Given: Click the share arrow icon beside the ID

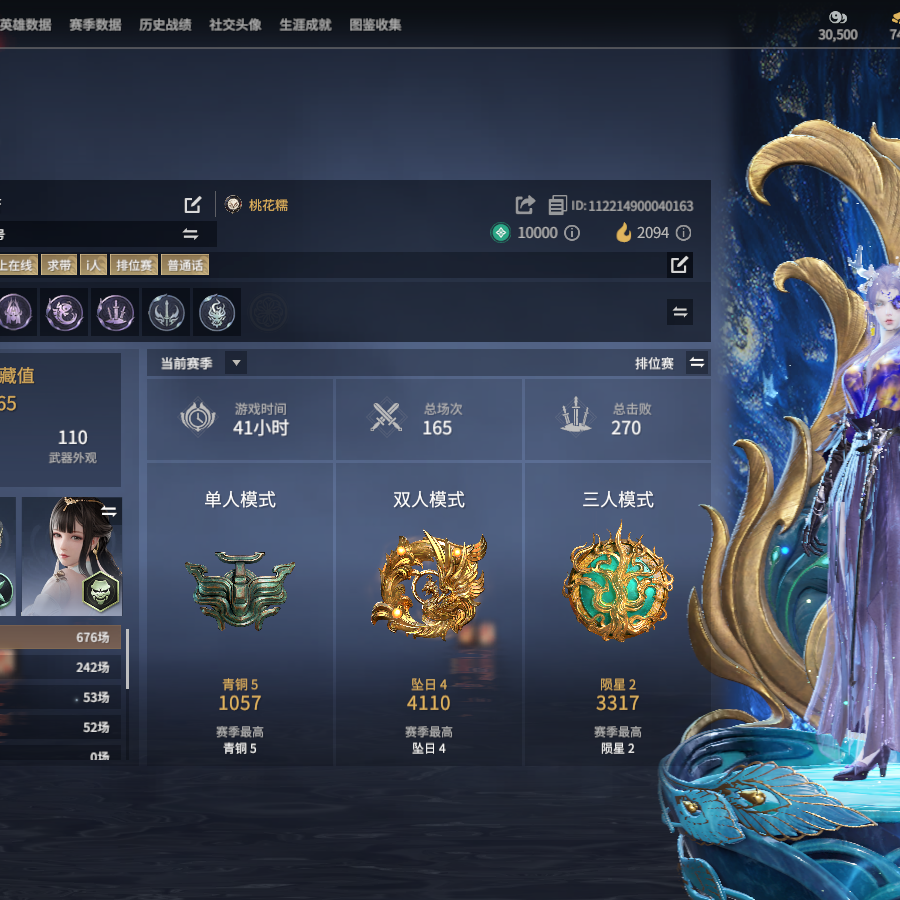Looking at the screenshot, I should pyautogui.click(x=525, y=205).
